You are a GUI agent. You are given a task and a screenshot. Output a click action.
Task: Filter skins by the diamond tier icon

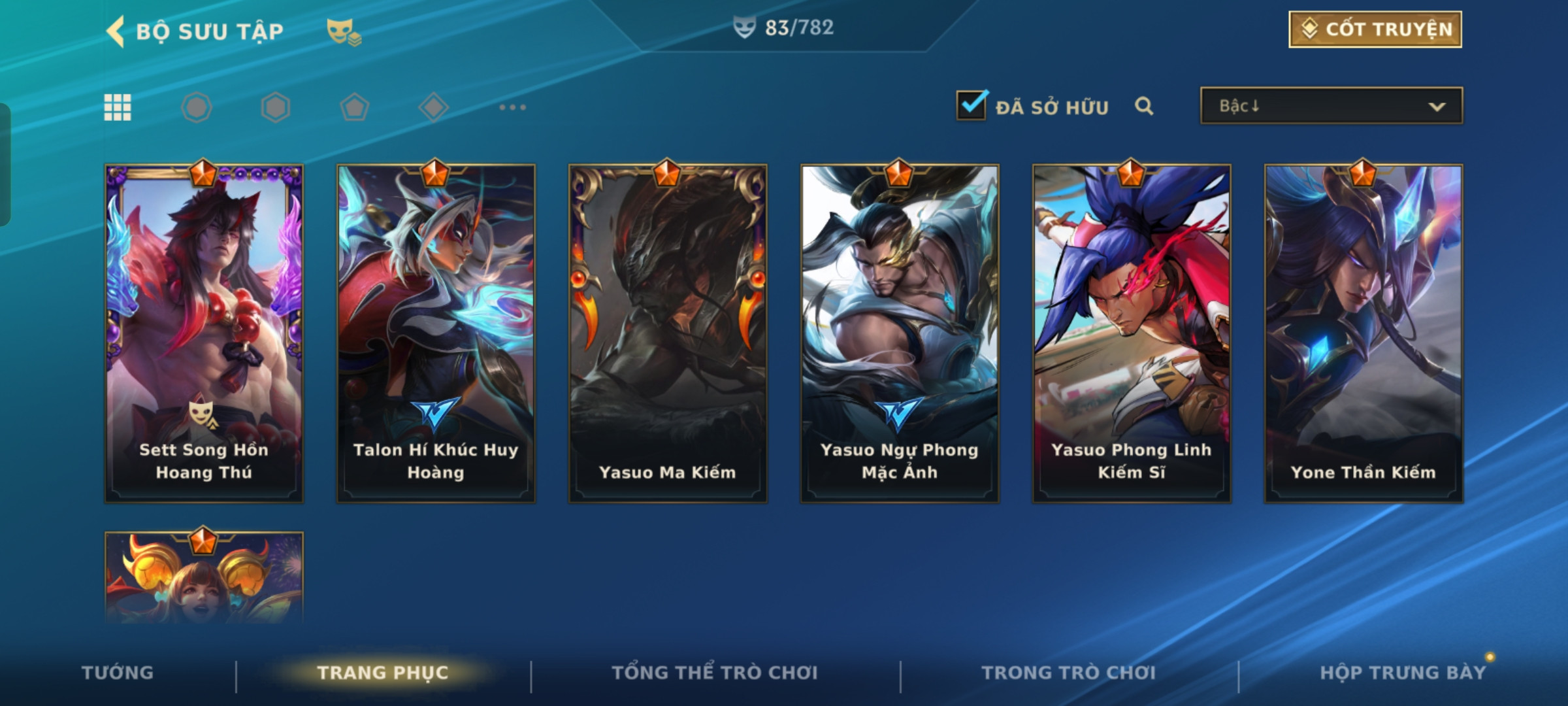pyautogui.click(x=433, y=107)
